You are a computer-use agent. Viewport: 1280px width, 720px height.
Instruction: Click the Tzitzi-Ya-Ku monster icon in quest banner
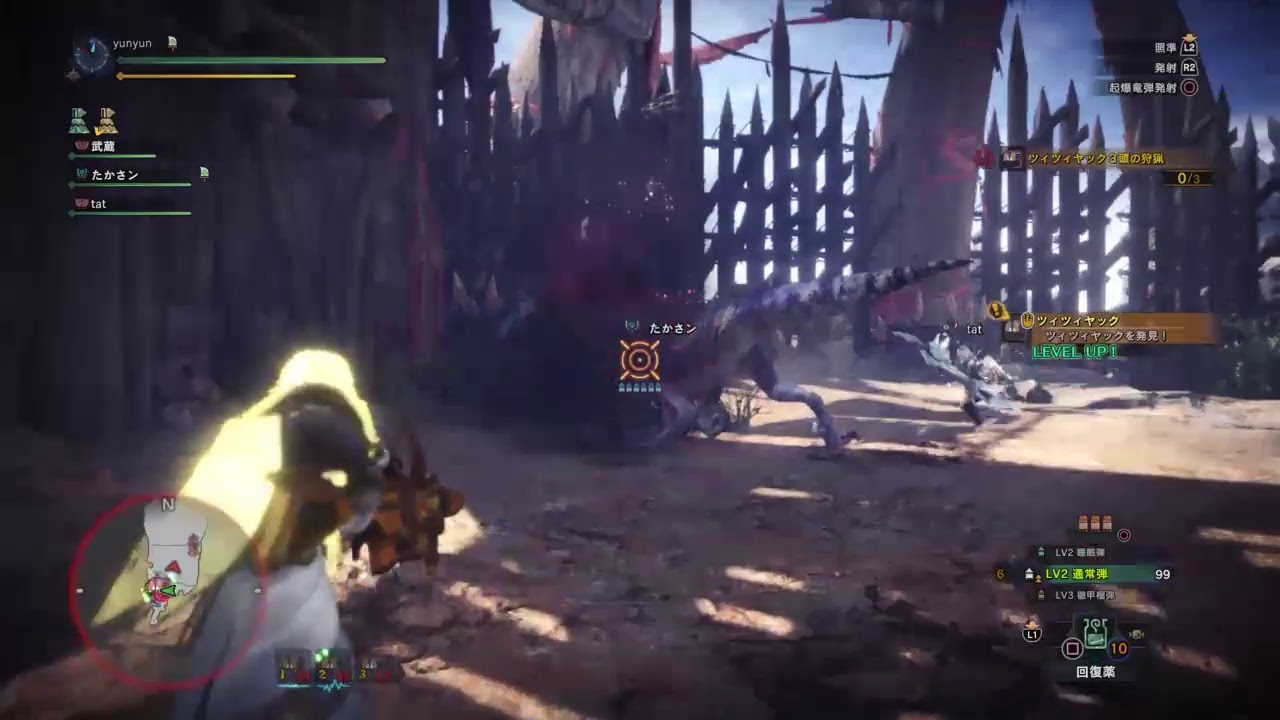pos(1011,156)
